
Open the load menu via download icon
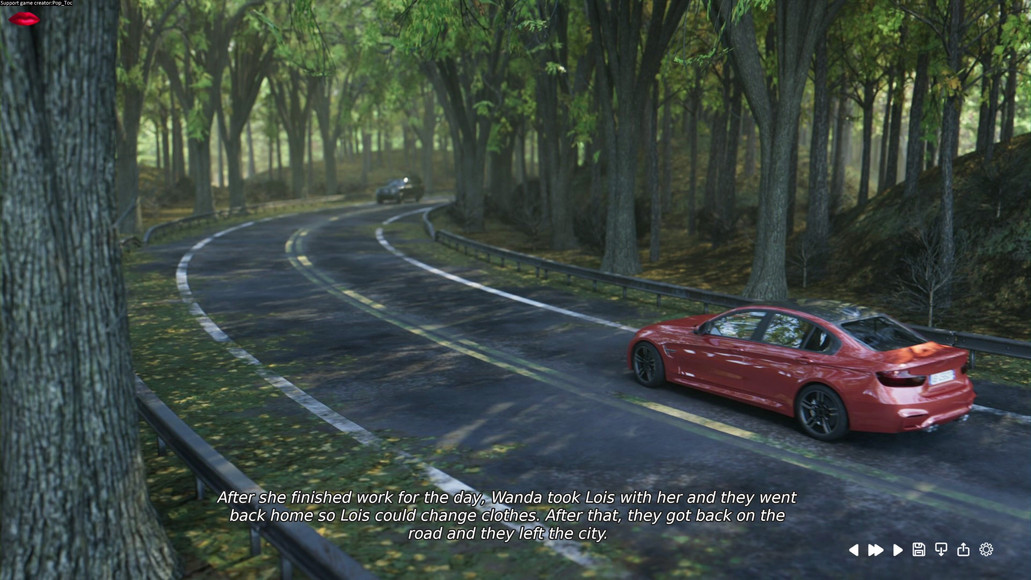click(x=941, y=550)
